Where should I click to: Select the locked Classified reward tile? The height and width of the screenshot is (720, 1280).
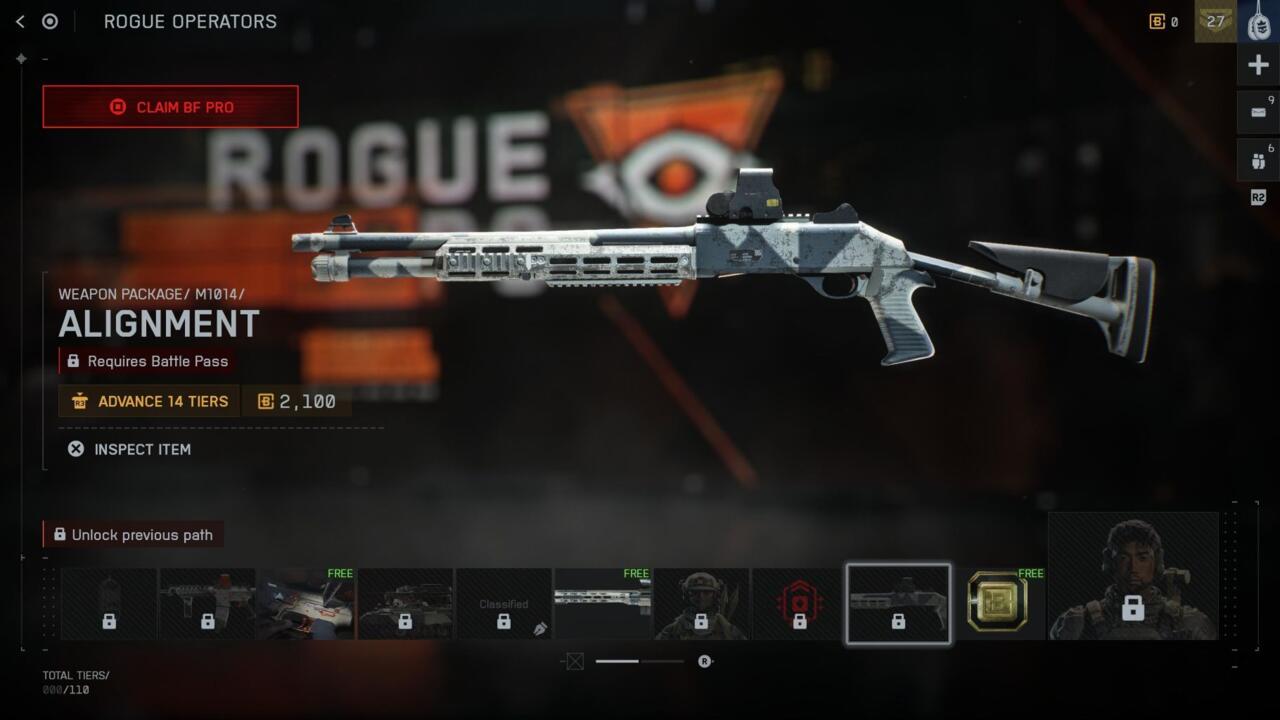click(503, 604)
